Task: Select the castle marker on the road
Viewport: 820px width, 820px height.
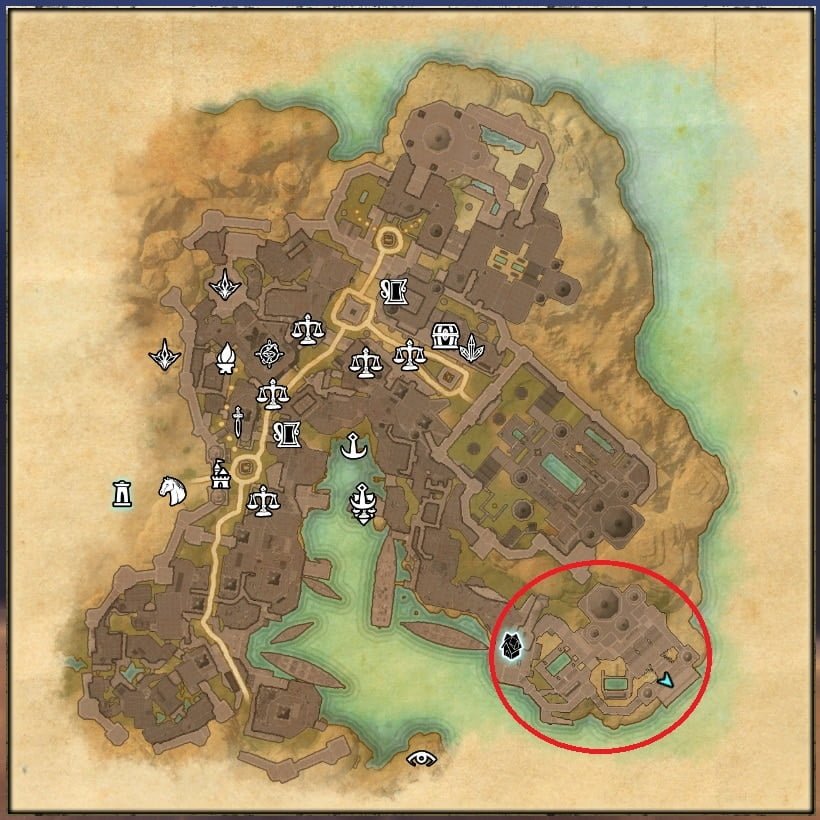Action: point(219,474)
